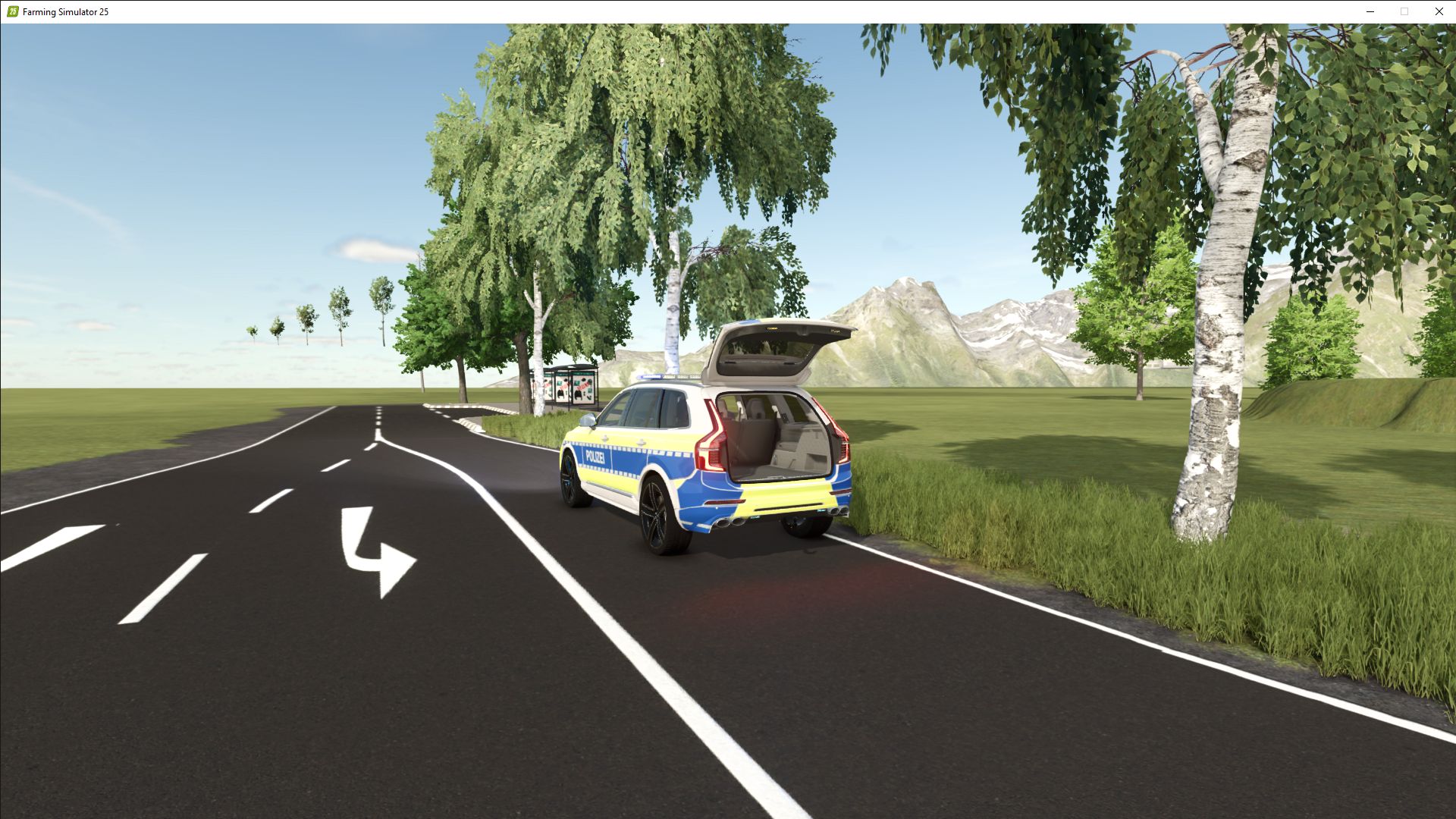Click the maximize button on the title bar
The image size is (1456, 819).
click(x=1404, y=11)
